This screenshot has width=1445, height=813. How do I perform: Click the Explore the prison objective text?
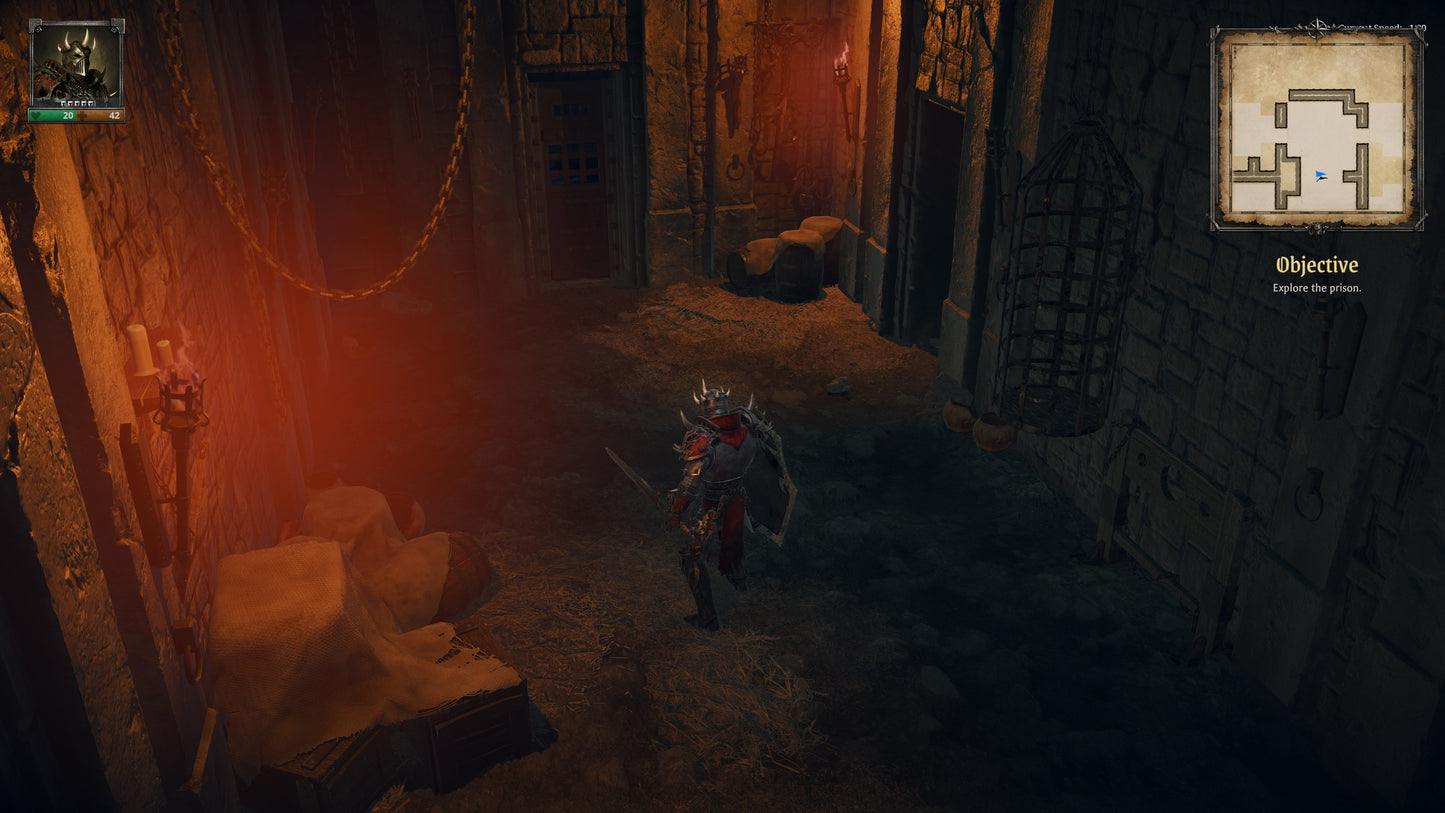[x=1318, y=287]
